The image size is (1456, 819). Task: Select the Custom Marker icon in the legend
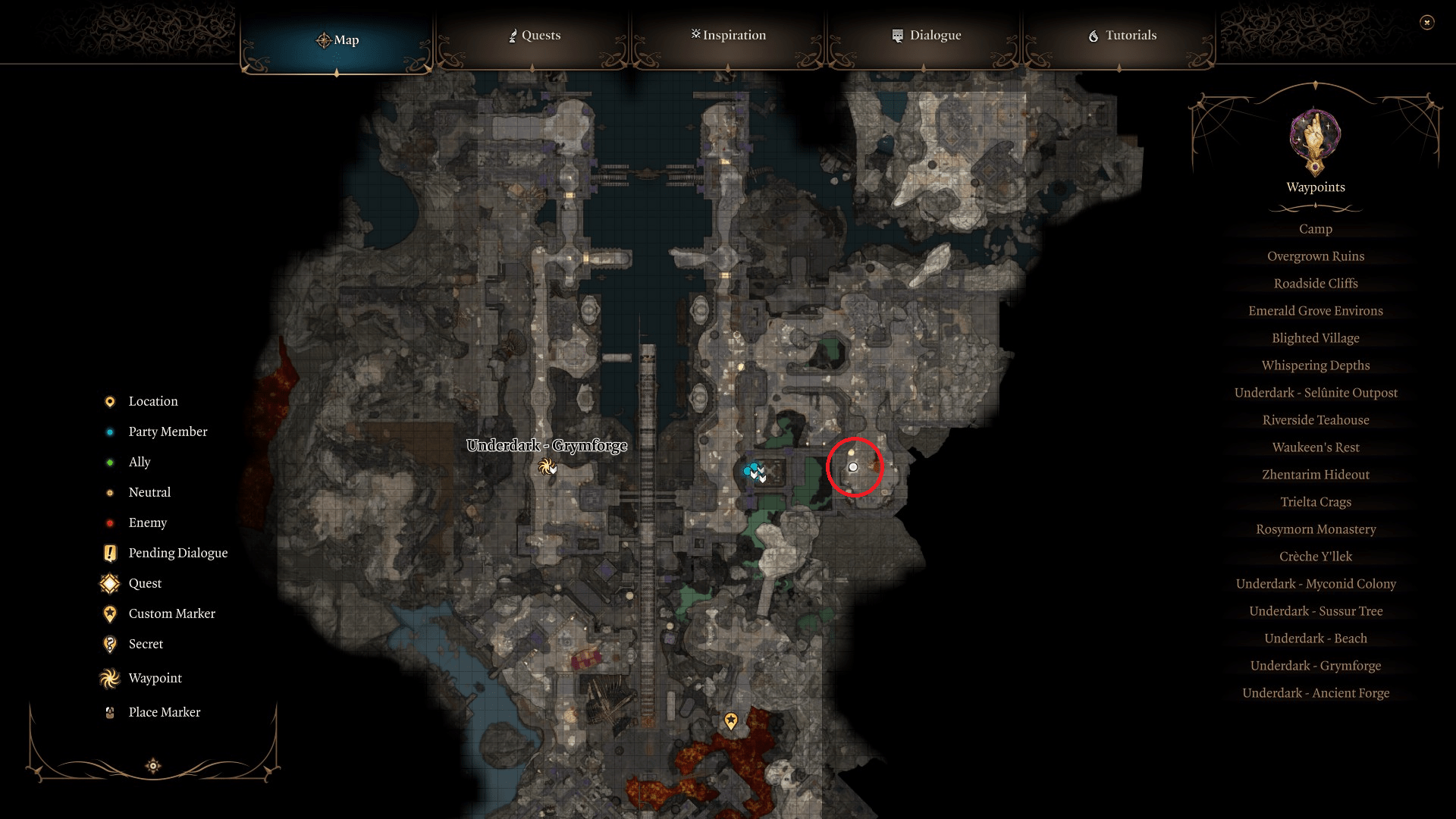click(x=109, y=613)
